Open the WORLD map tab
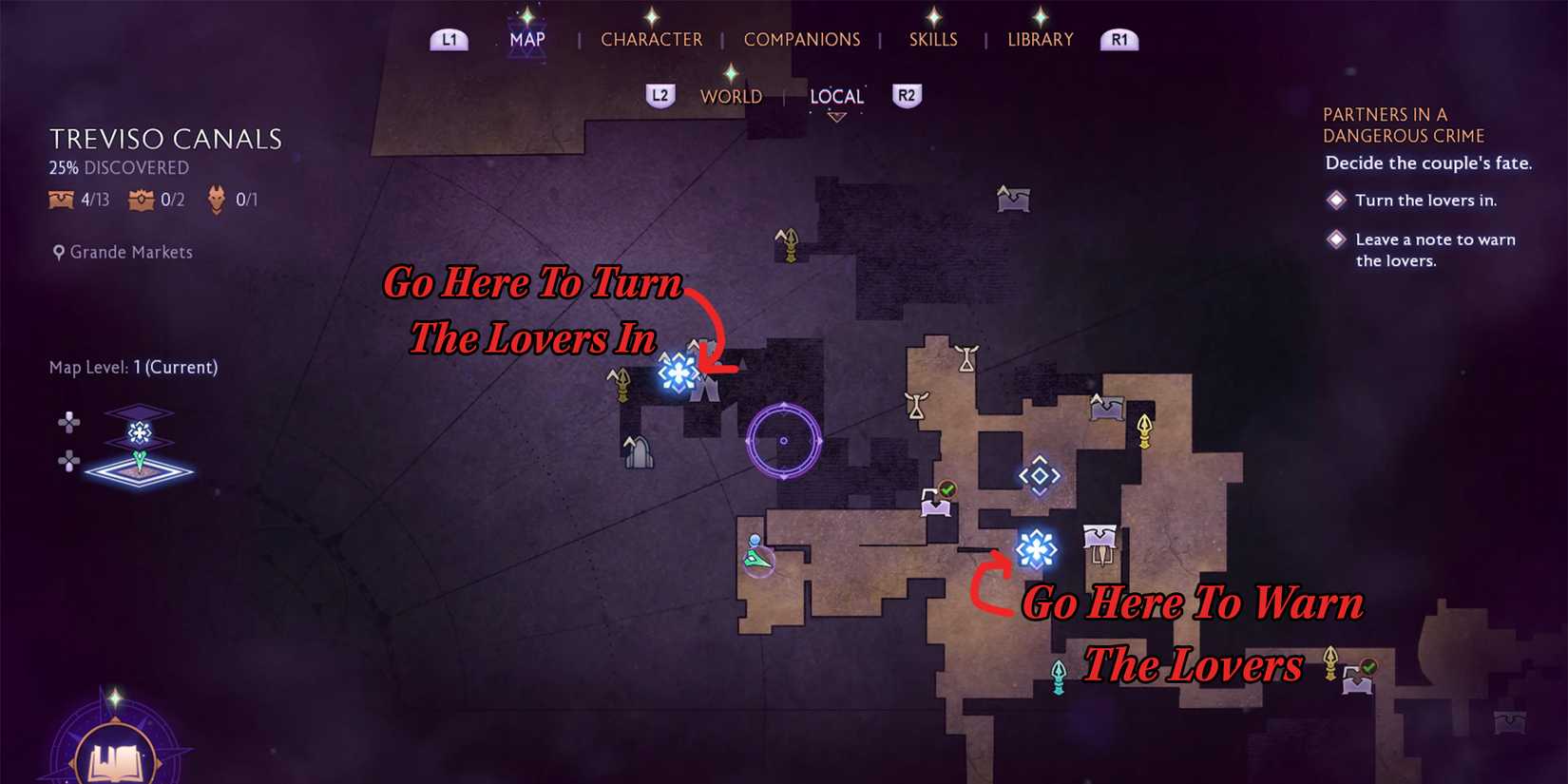This screenshot has height=784, width=1568. click(x=731, y=96)
